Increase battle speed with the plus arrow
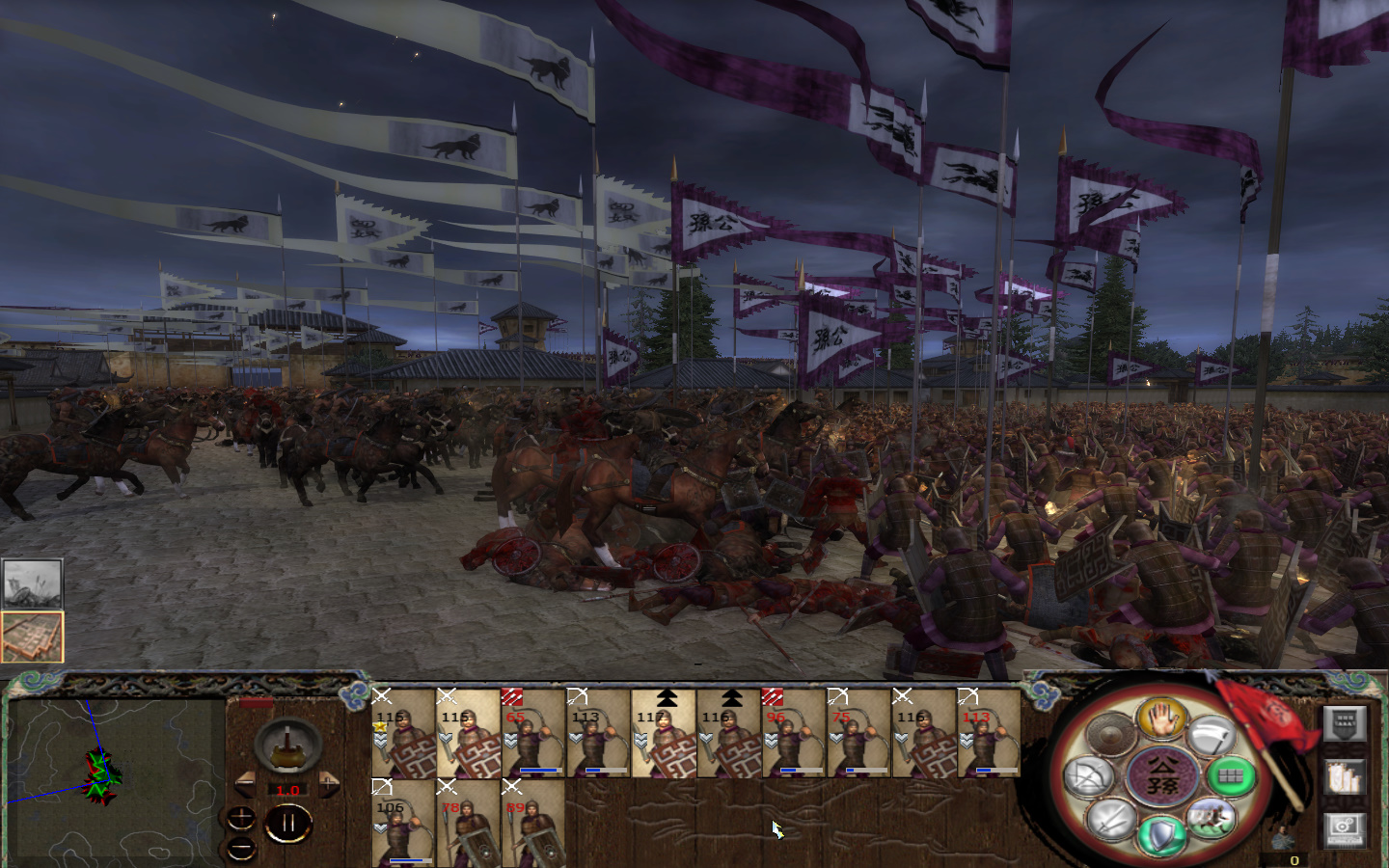 point(329,783)
